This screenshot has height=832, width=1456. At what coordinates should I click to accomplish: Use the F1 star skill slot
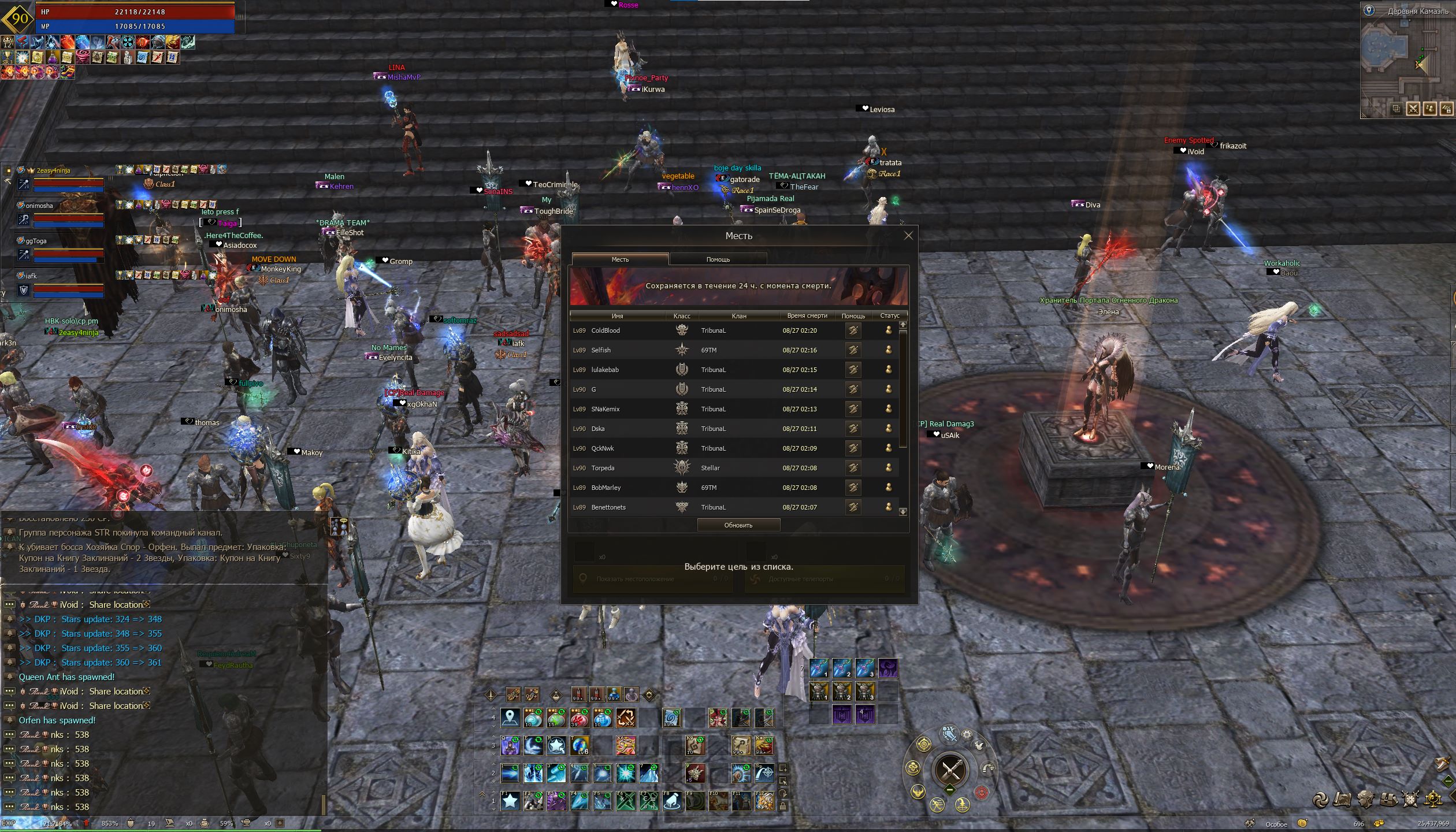pyautogui.click(x=510, y=801)
